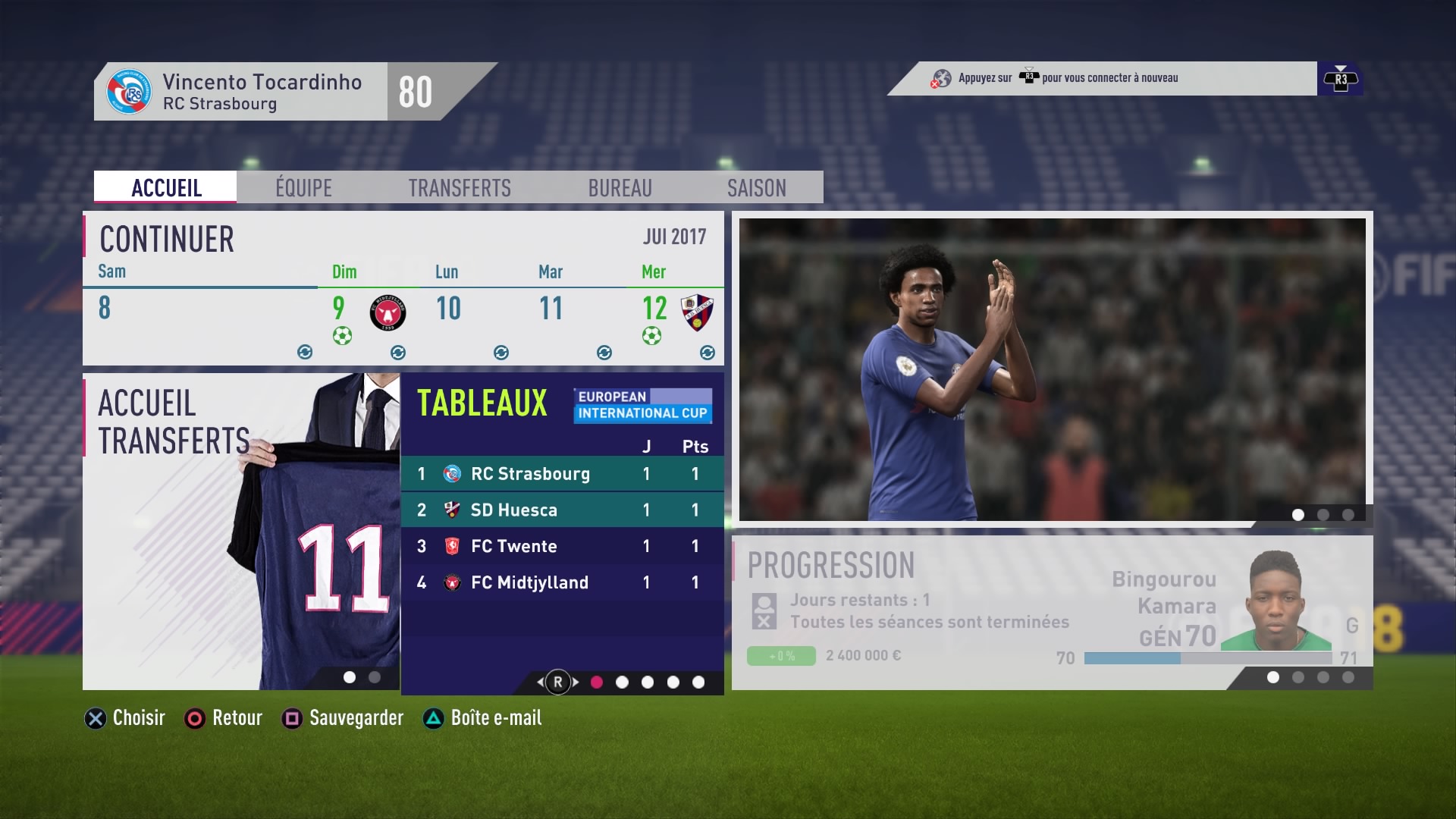Click the R3 stick indicator top right
Viewport: 1456px width, 819px height.
1339,78
